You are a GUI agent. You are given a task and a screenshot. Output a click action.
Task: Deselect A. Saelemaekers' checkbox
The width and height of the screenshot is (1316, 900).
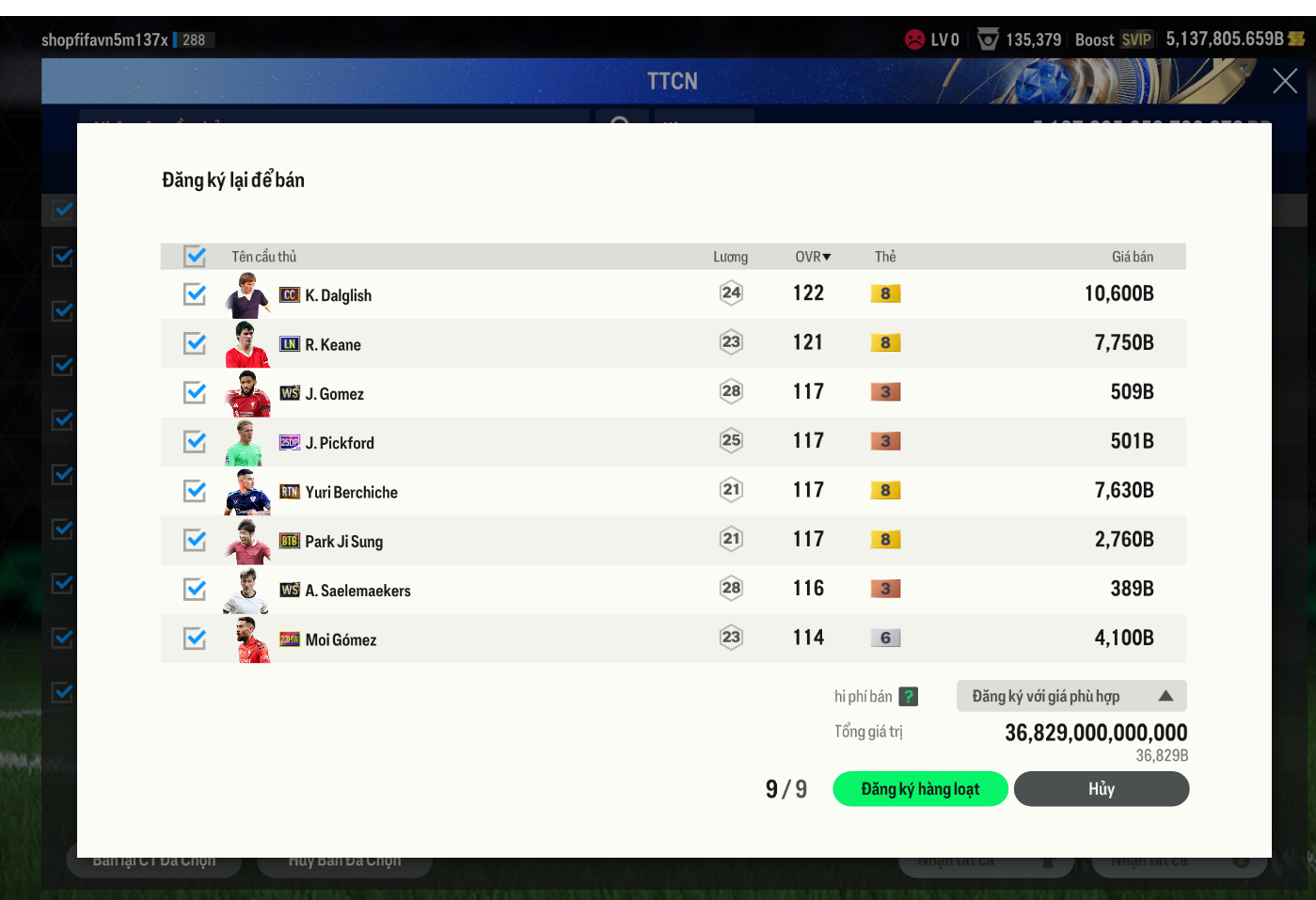[x=195, y=589]
